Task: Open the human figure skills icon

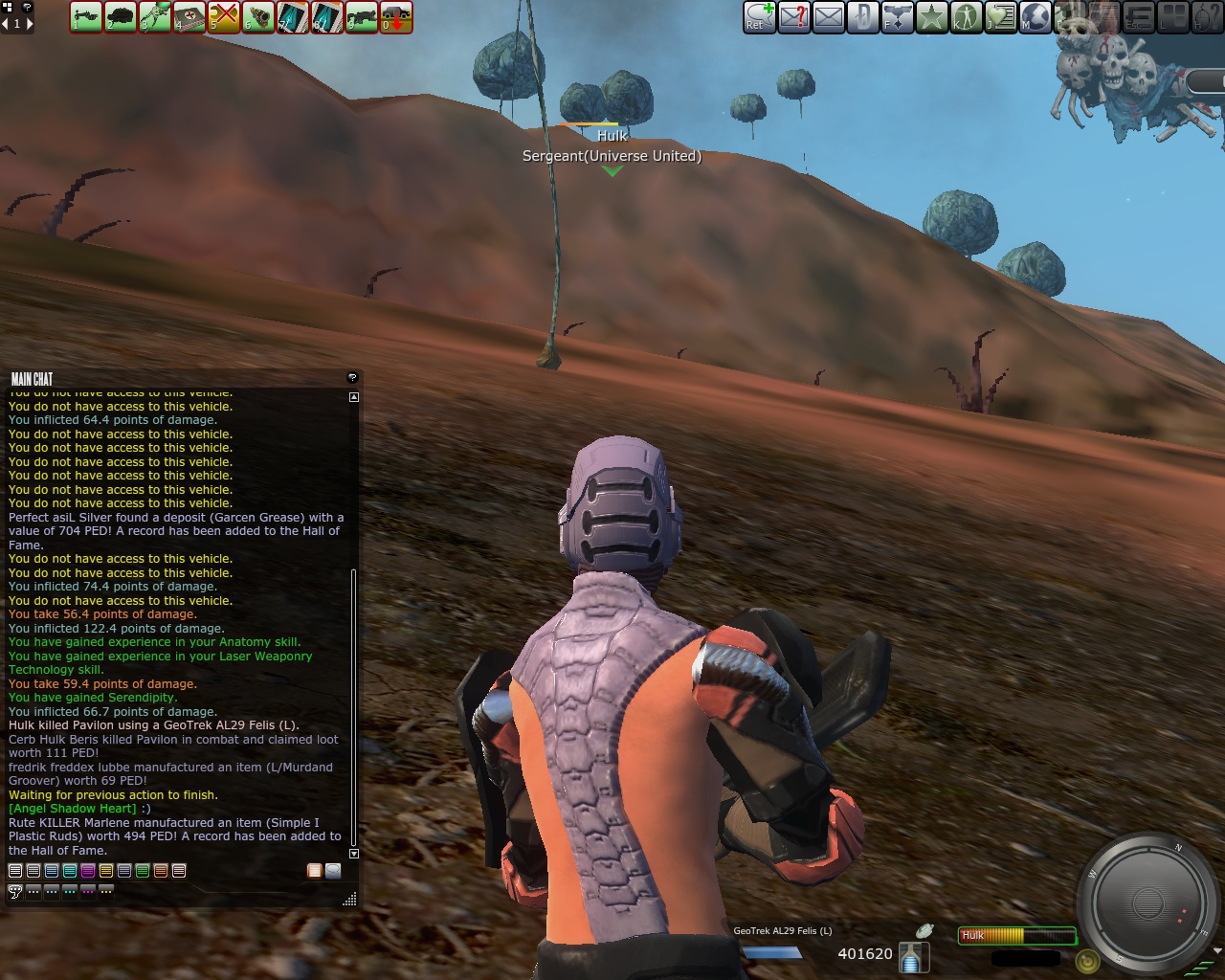Action: [966, 16]
